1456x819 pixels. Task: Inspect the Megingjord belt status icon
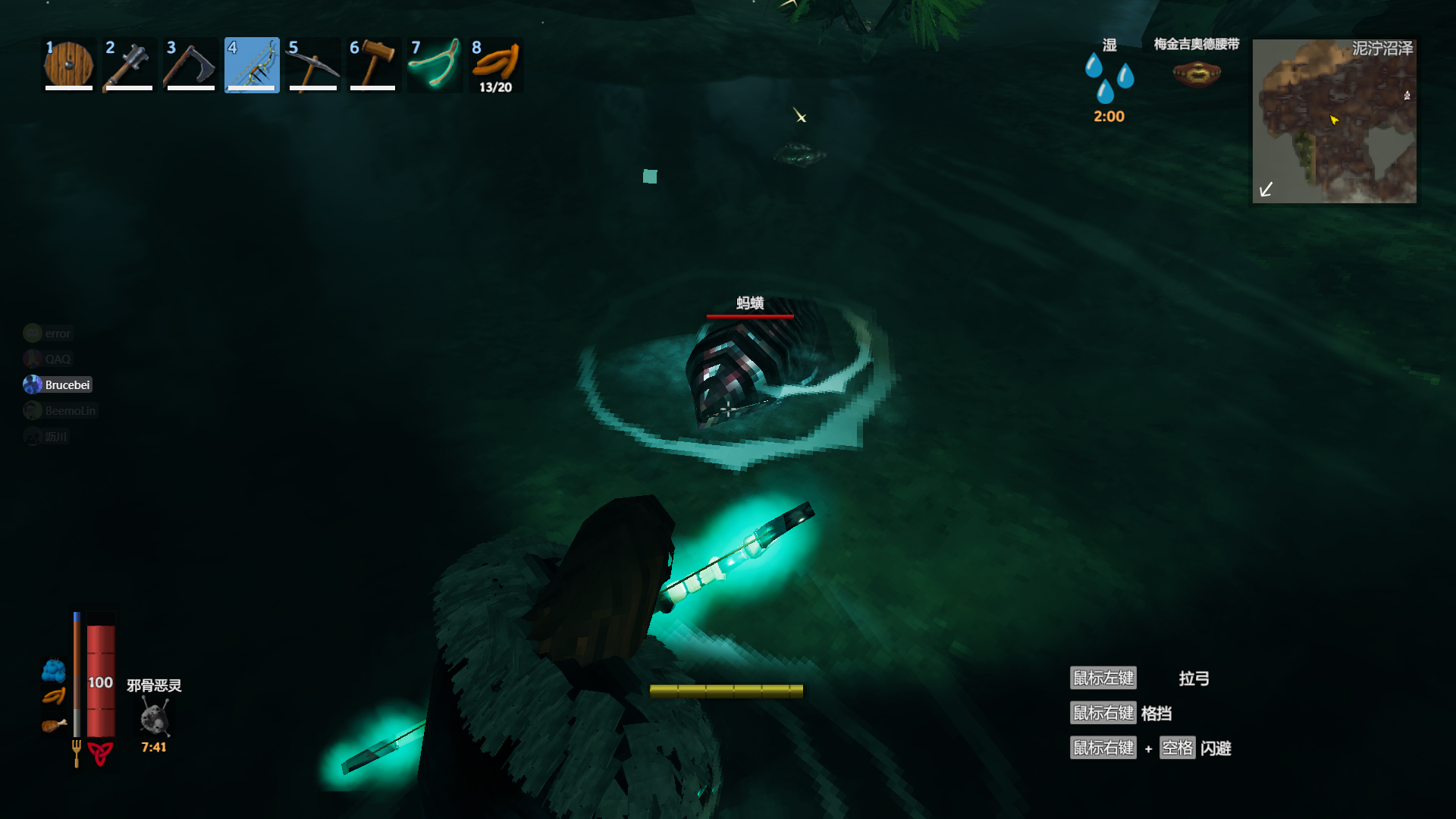point(1196,74)
